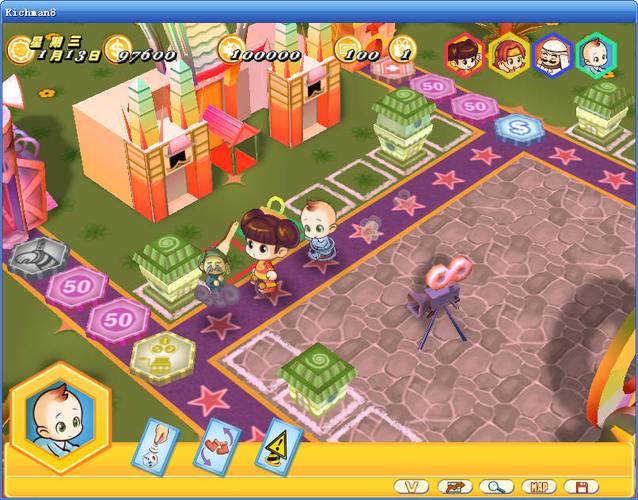
Task: Open the V button on the bottom bar
Action: (x=413, y=486)
